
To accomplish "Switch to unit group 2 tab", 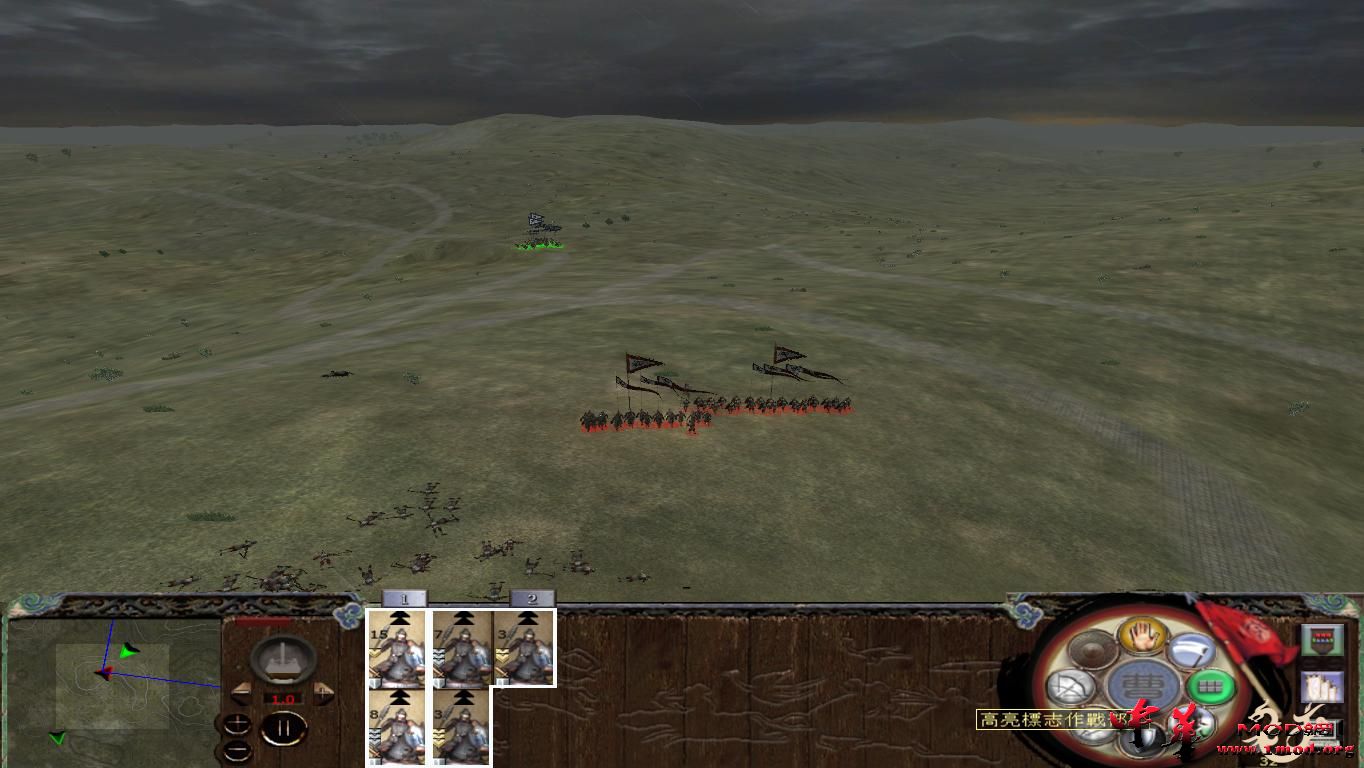I will click(531, 598).
